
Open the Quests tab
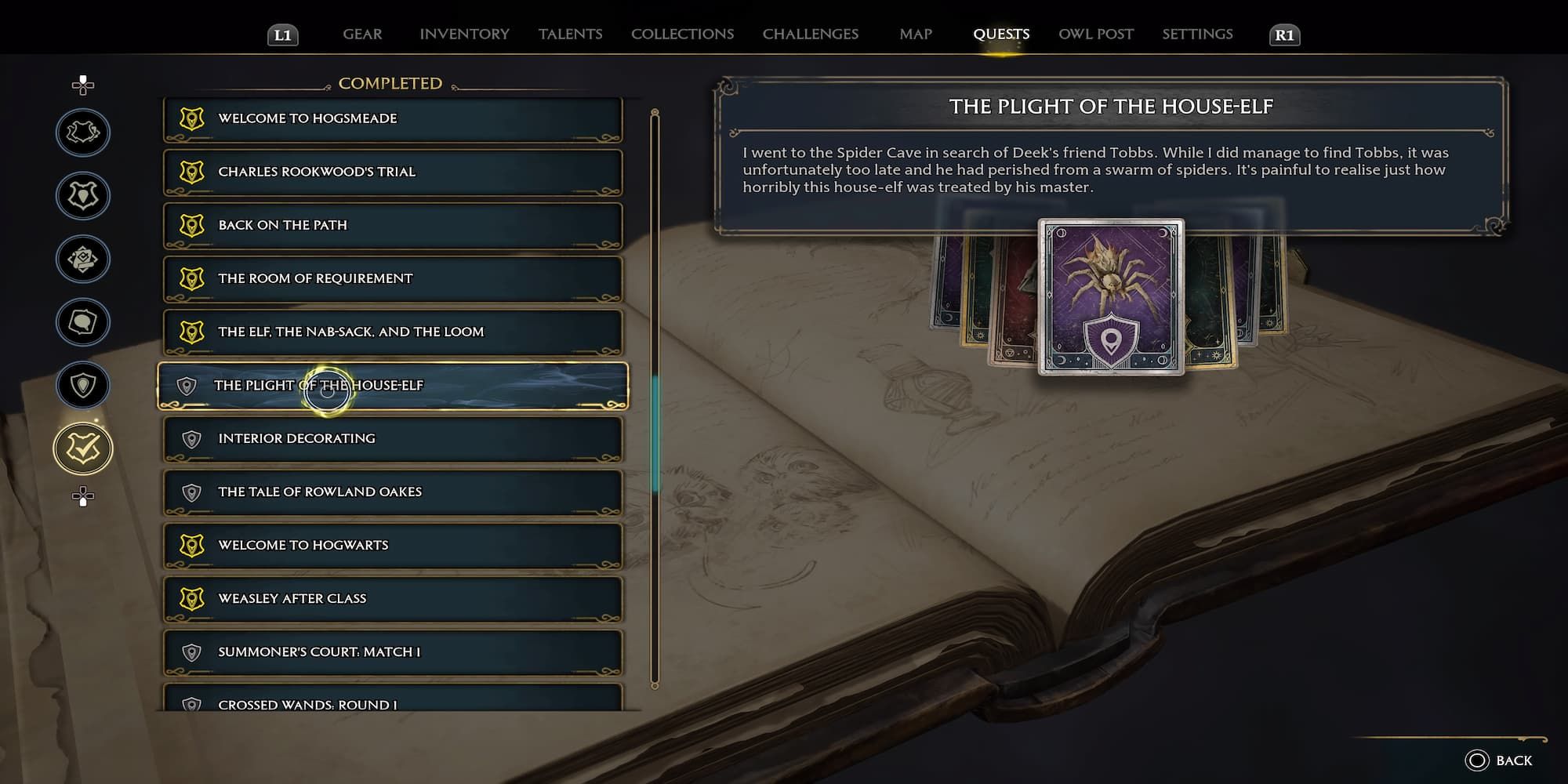point(1001,34)
